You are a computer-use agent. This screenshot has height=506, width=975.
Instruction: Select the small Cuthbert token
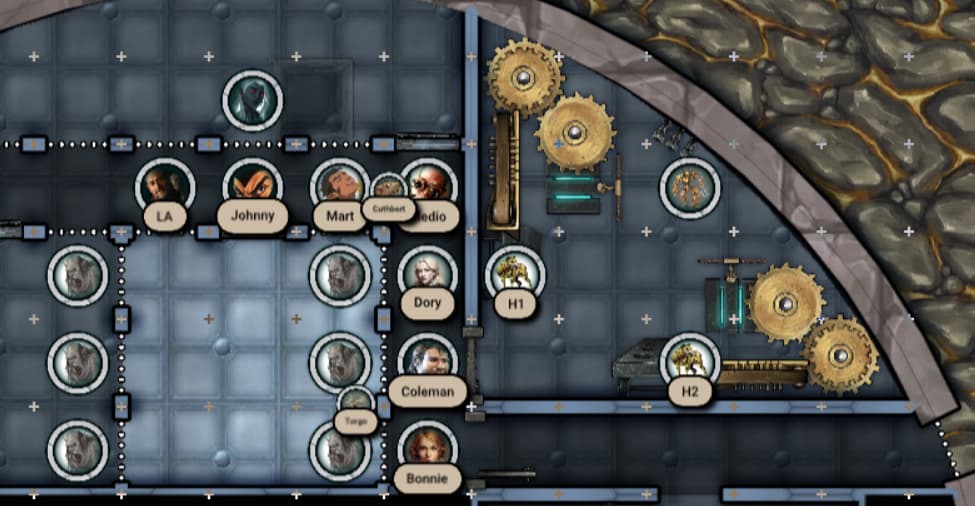[388, 188]
